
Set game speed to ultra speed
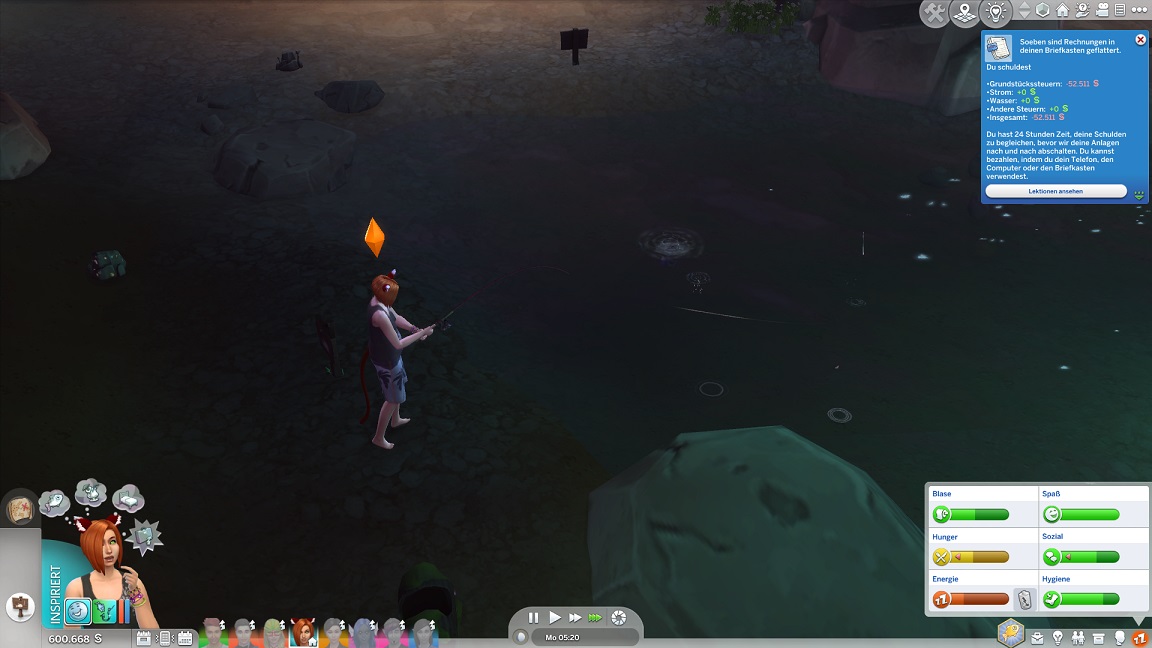coord(596,618)
